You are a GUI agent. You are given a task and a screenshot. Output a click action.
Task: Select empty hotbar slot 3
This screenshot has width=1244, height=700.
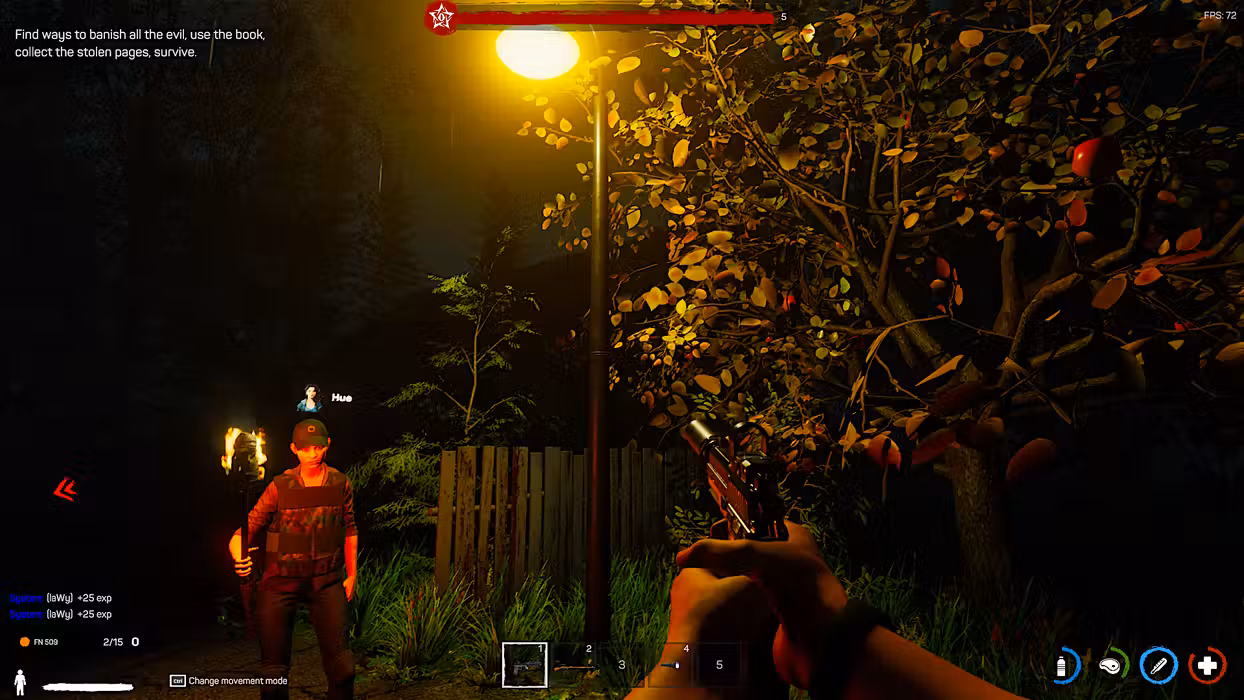[622, 665]
